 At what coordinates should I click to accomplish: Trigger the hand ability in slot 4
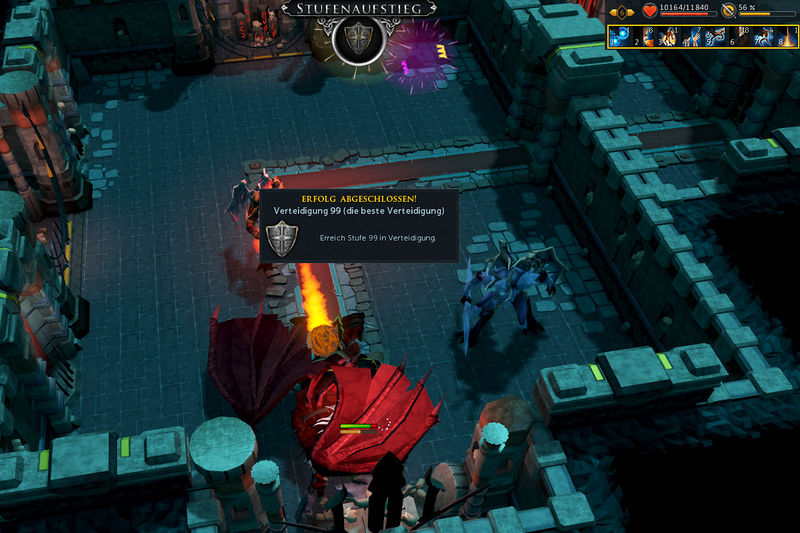[689, 37]
